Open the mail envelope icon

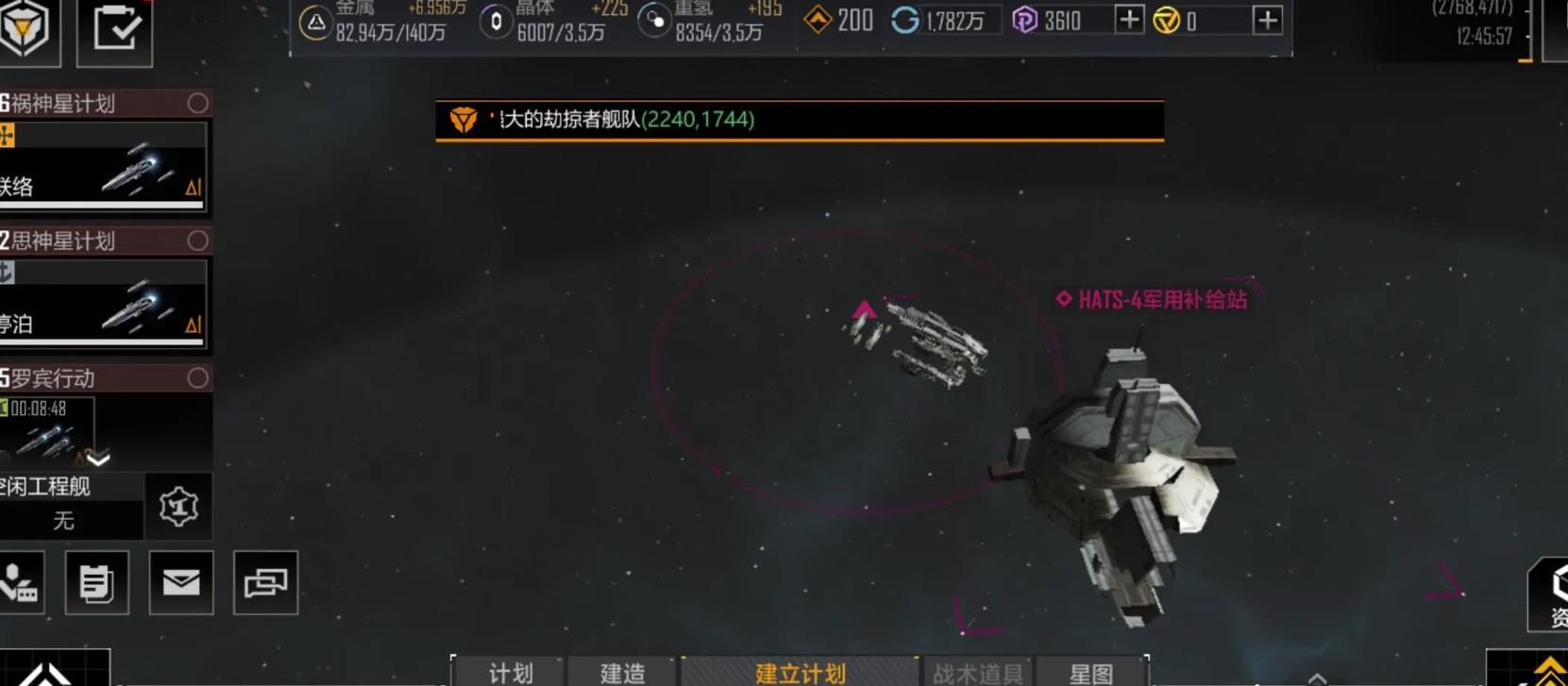click(181, 583)
